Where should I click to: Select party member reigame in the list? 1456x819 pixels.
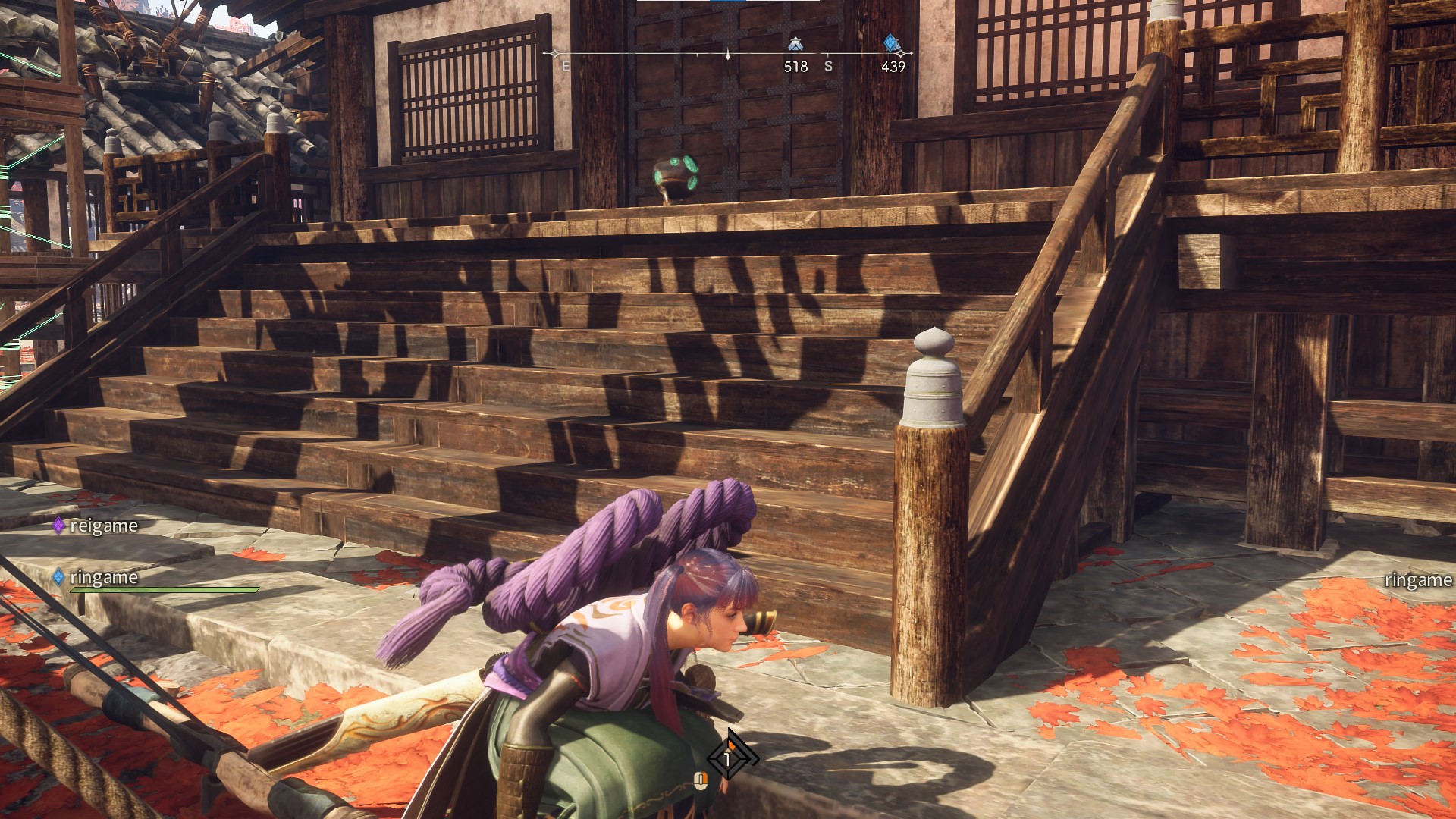click(x=103, y=526)
